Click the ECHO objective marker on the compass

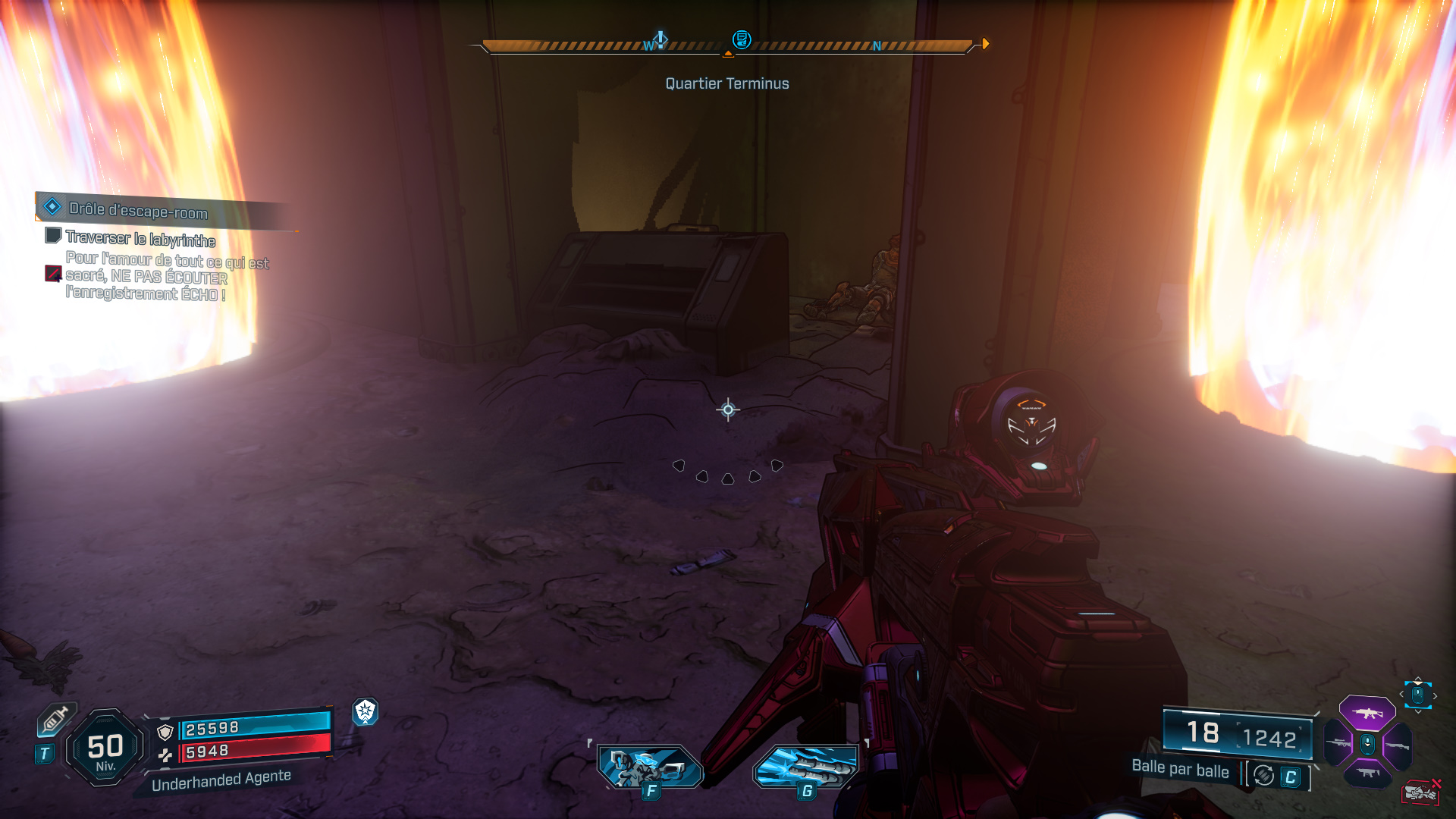tap(741, 39)
